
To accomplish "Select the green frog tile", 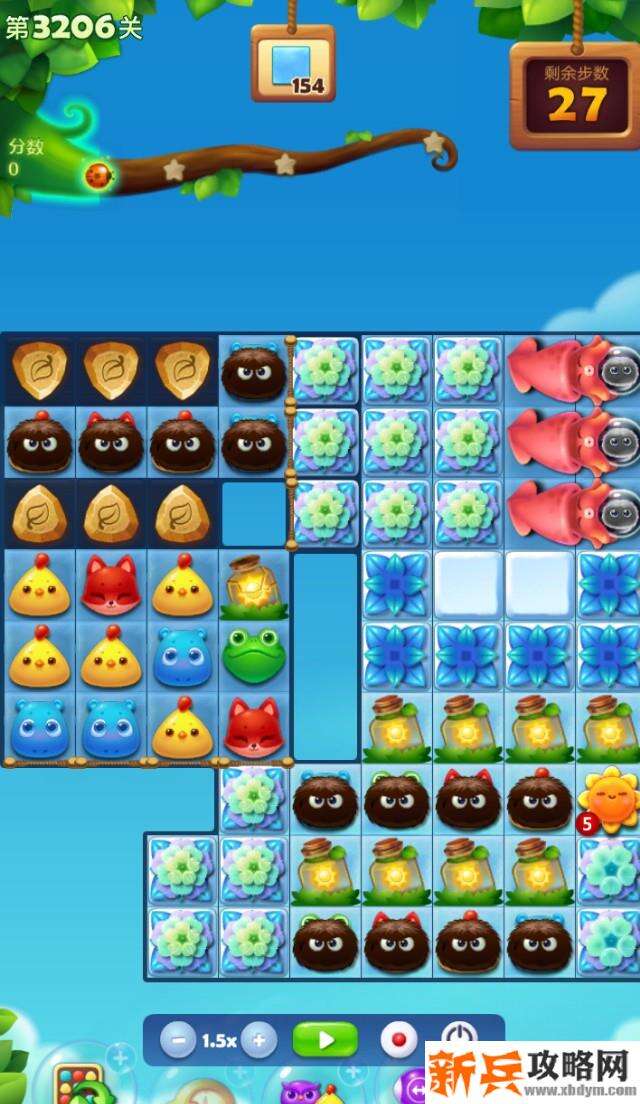I will point(253,655).
